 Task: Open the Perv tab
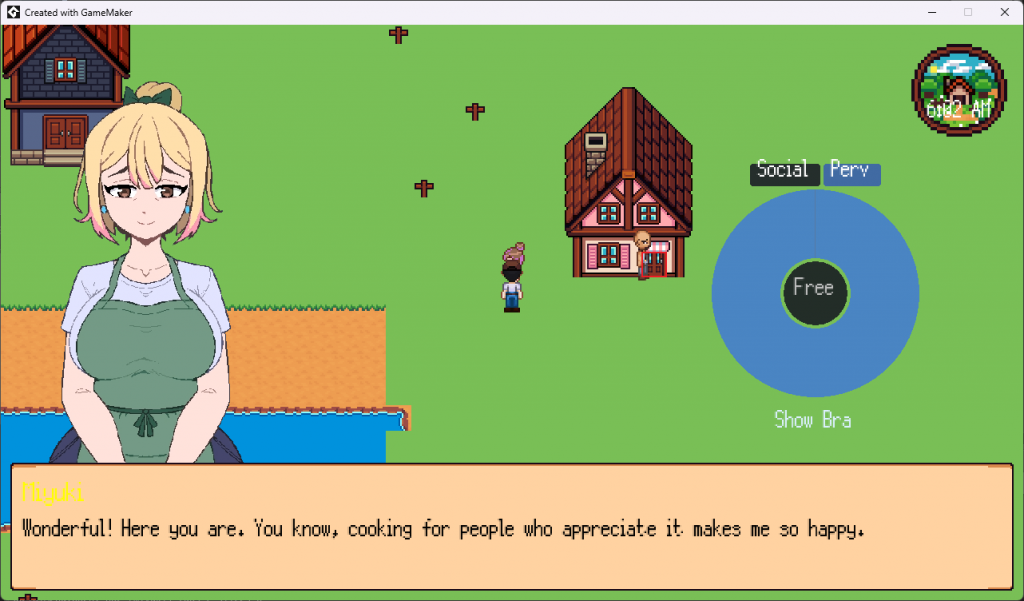pyautogui.click(x=851, y=172)
